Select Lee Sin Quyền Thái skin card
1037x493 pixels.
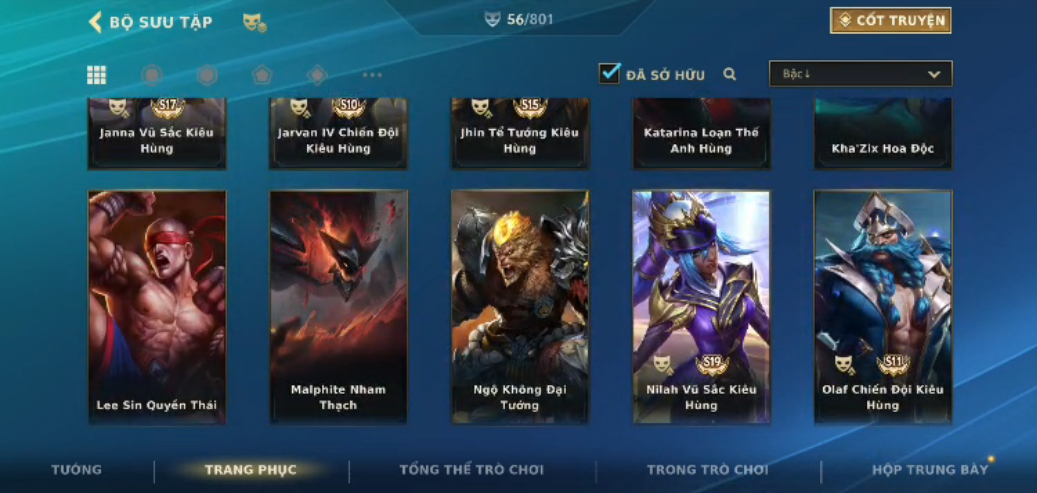pos(157,305)
